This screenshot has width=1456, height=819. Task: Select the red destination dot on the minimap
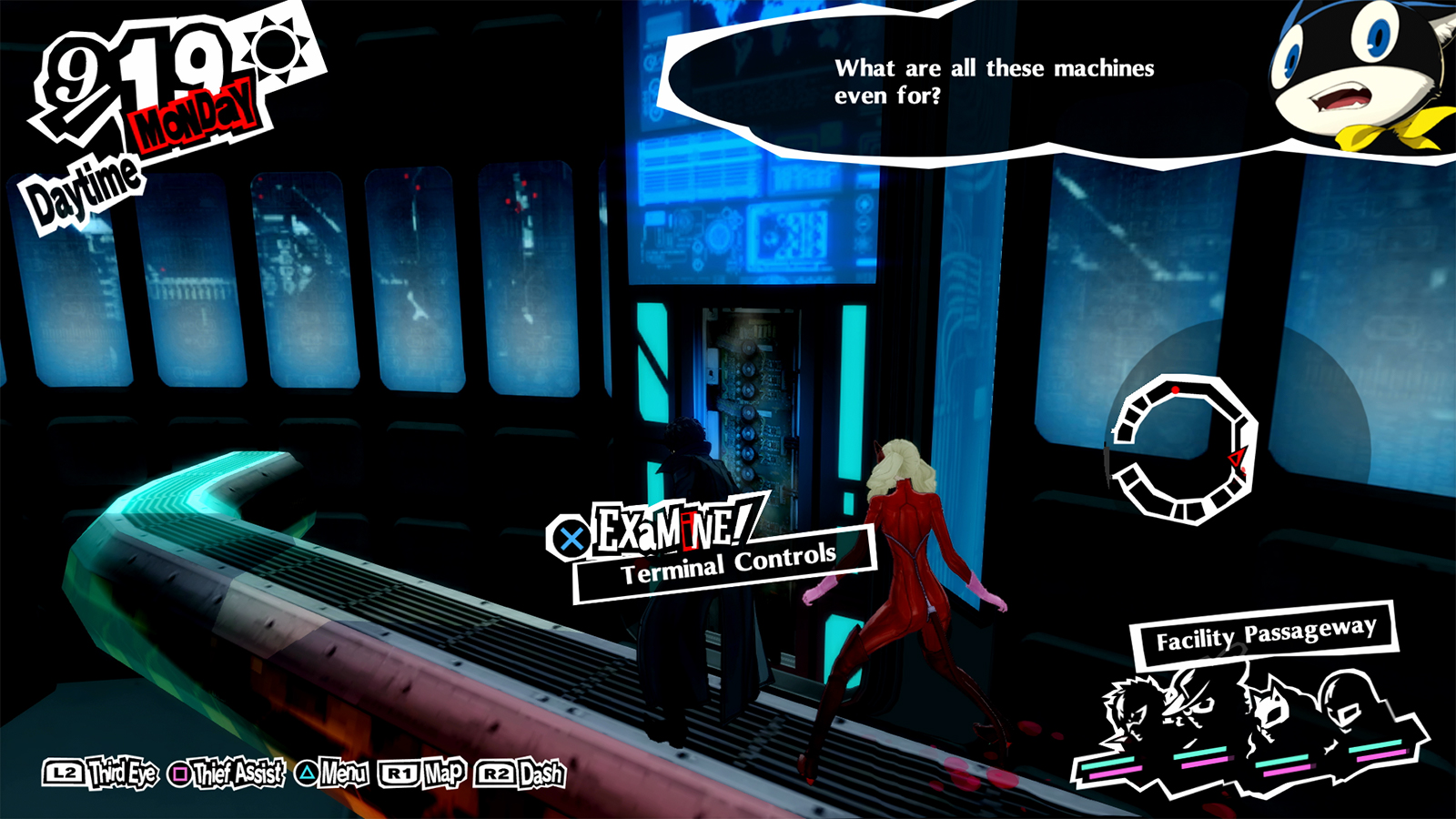[x=1176, y=389]
